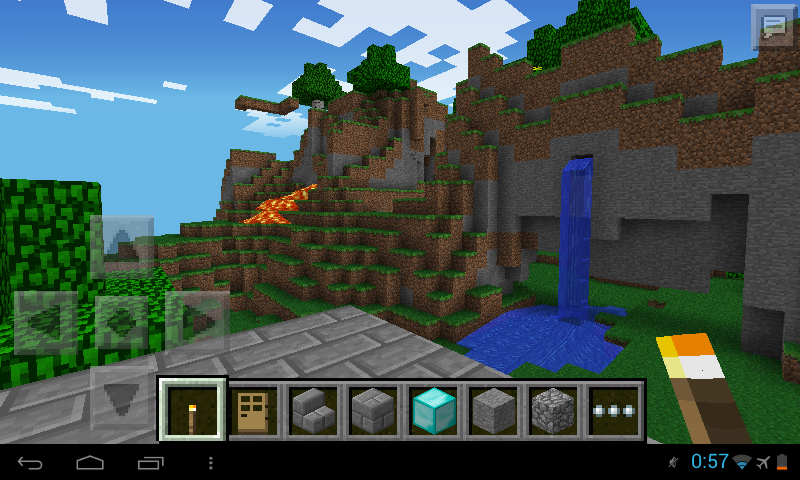Screen dimensions: 800x480
Task: Pick the stone bricks block slot
Action: coord(372,409)
